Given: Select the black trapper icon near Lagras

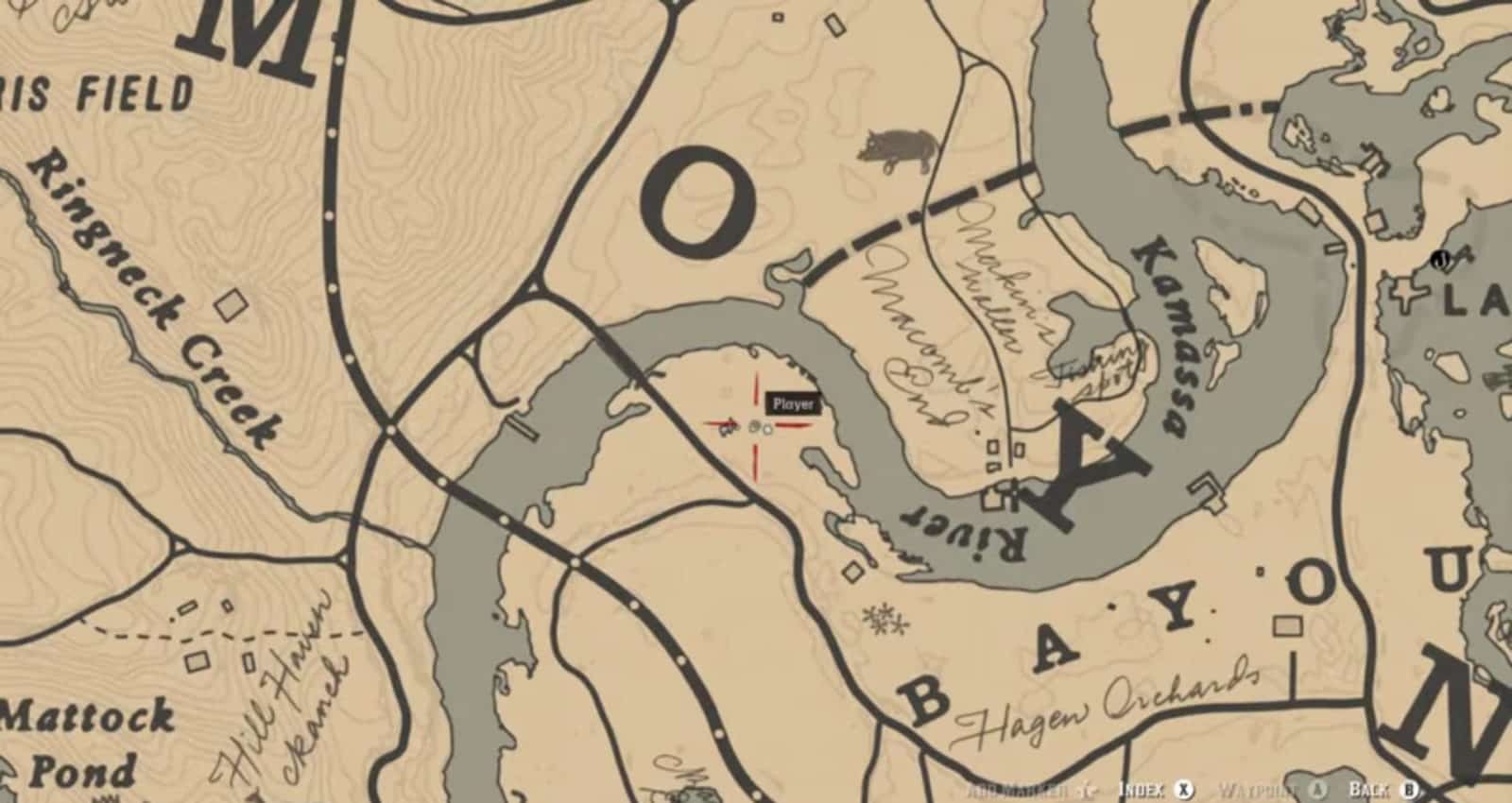Looking at the screenshot, I should [1440, 258].
